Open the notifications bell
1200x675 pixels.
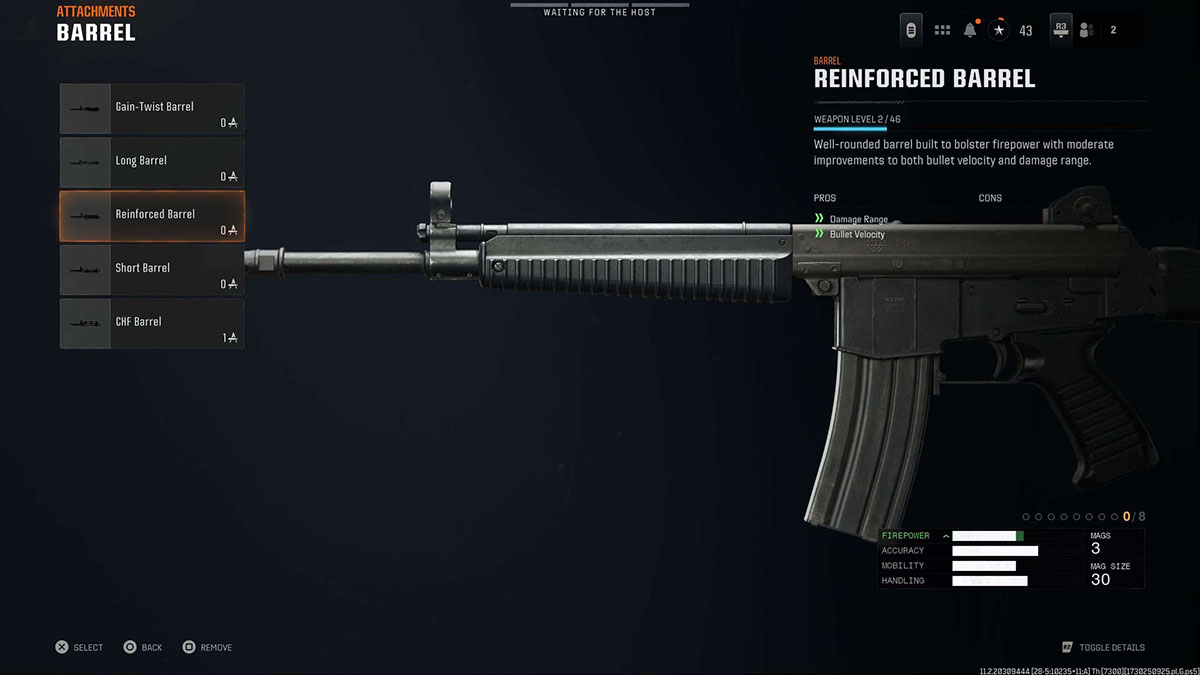[970, 30]
